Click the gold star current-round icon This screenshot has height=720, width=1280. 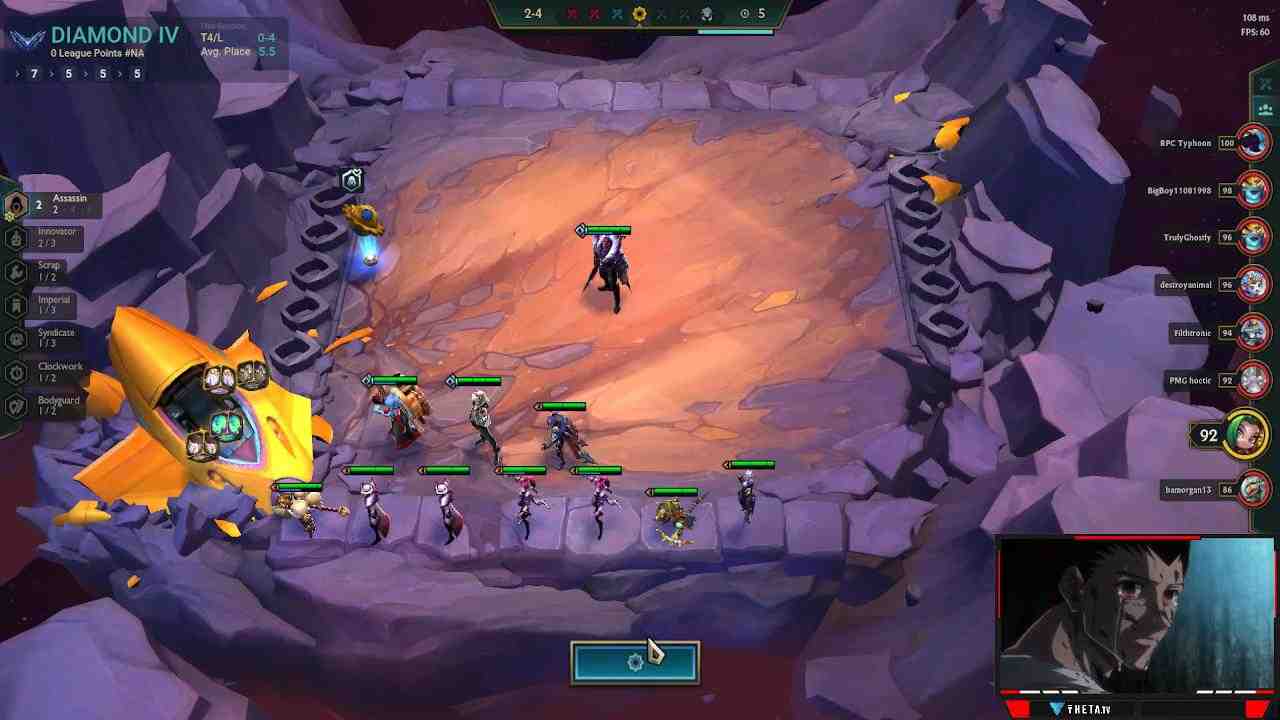640,15
